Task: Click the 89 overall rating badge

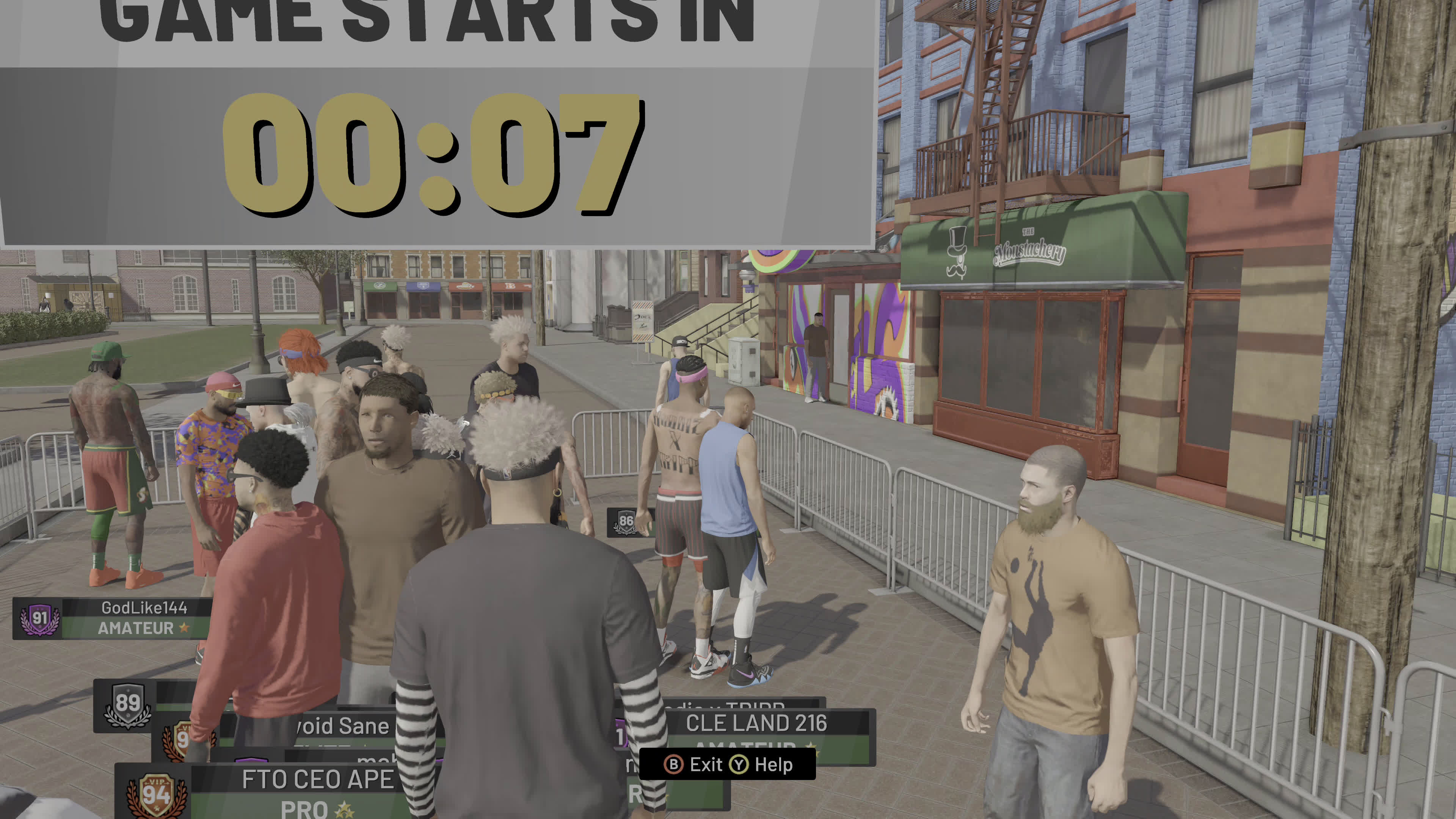Action: point(127,705)
